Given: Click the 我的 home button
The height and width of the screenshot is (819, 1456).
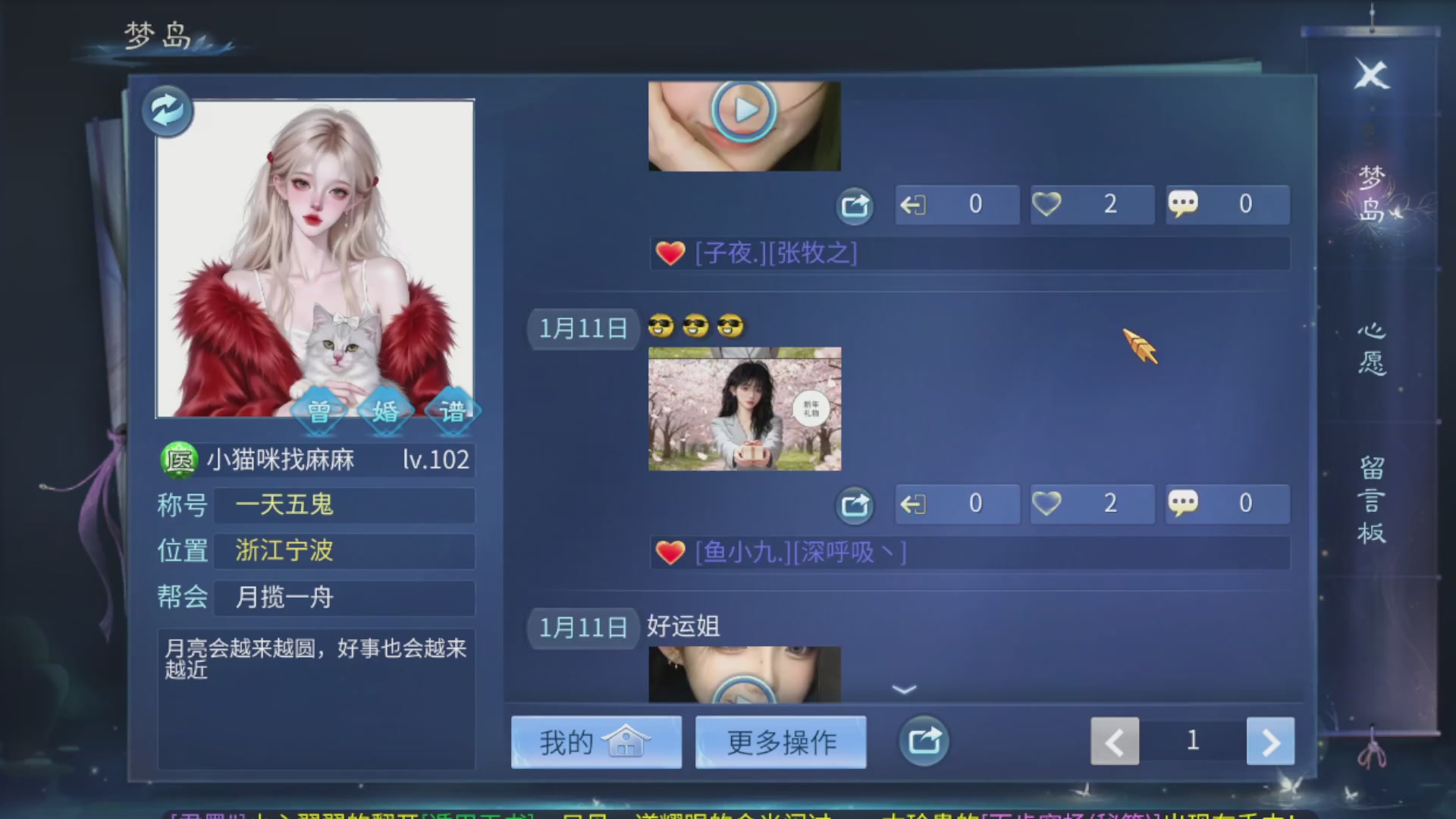Looking at the screenshot, I should click(596, 742).
